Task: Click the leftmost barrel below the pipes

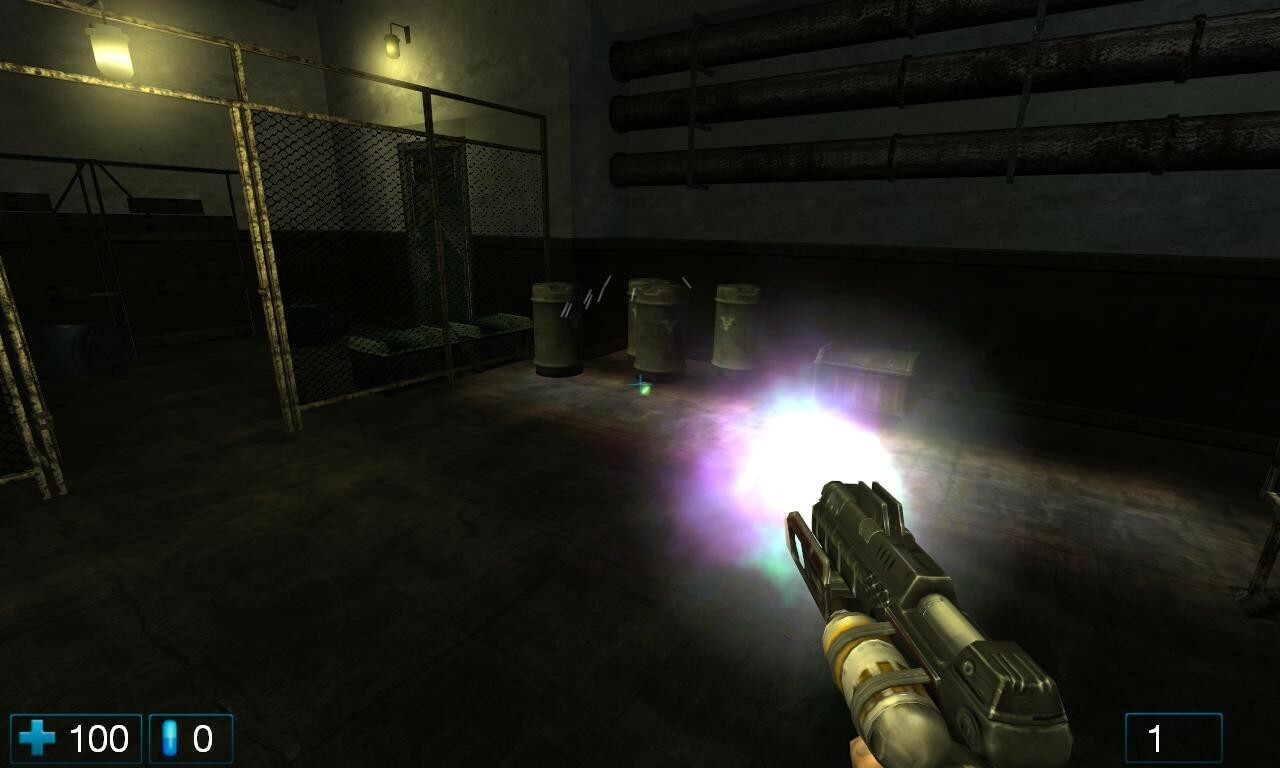Action: click(556, 330)
